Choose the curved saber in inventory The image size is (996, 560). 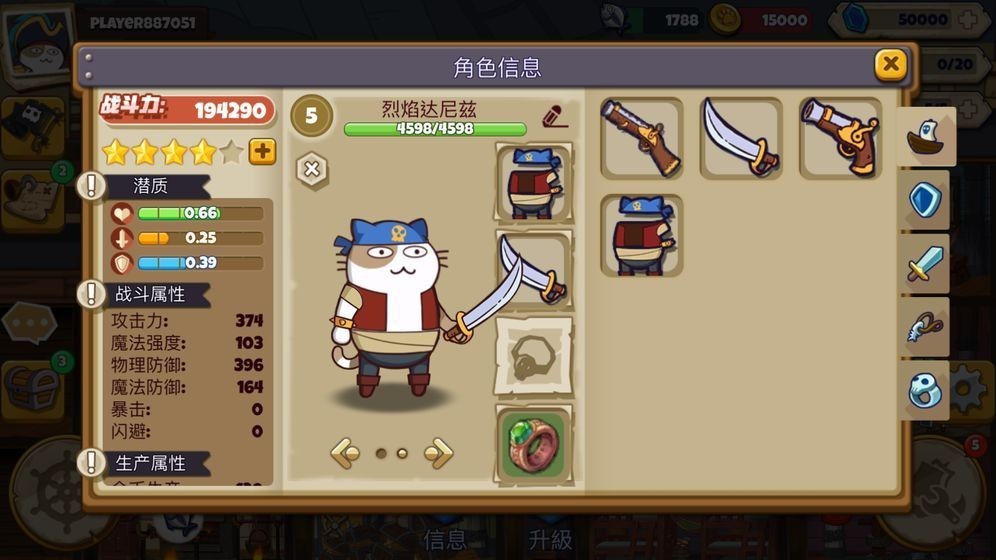[740, 138]
